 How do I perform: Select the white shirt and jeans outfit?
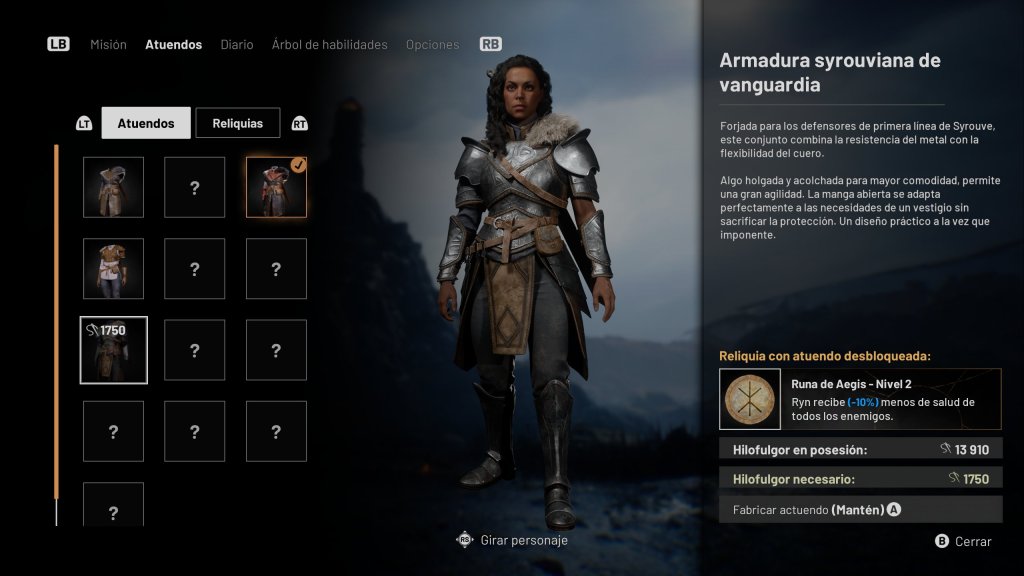(113, 268)
